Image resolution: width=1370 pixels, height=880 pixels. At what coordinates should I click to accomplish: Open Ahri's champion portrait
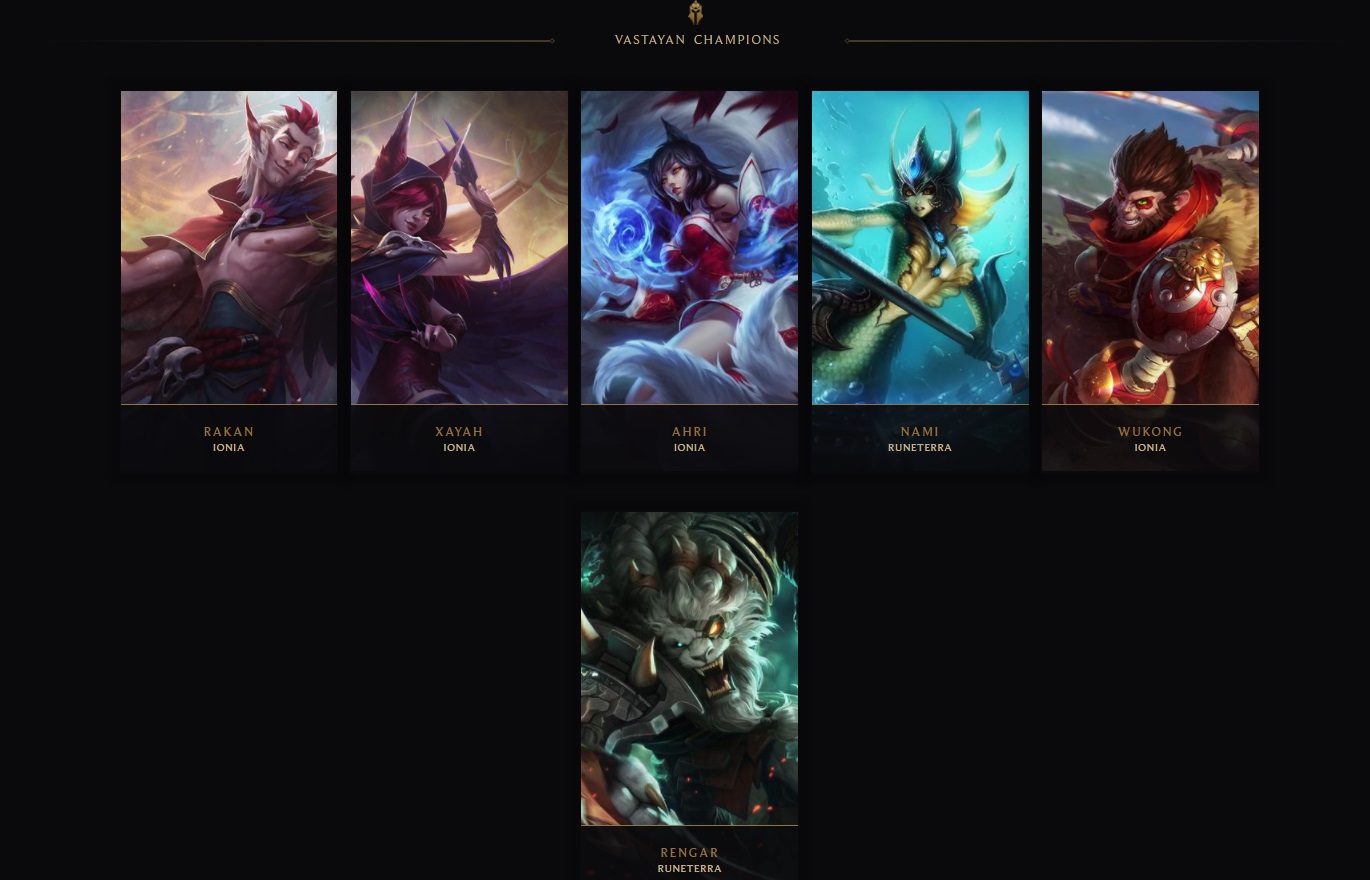[x=689, y=247]
